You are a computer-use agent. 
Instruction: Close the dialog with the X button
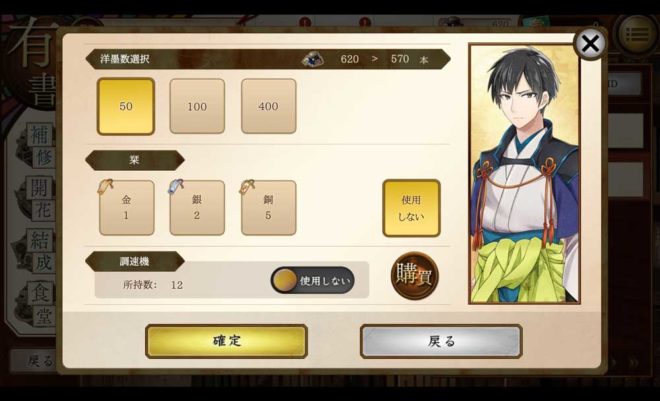(x=590, y=43)
